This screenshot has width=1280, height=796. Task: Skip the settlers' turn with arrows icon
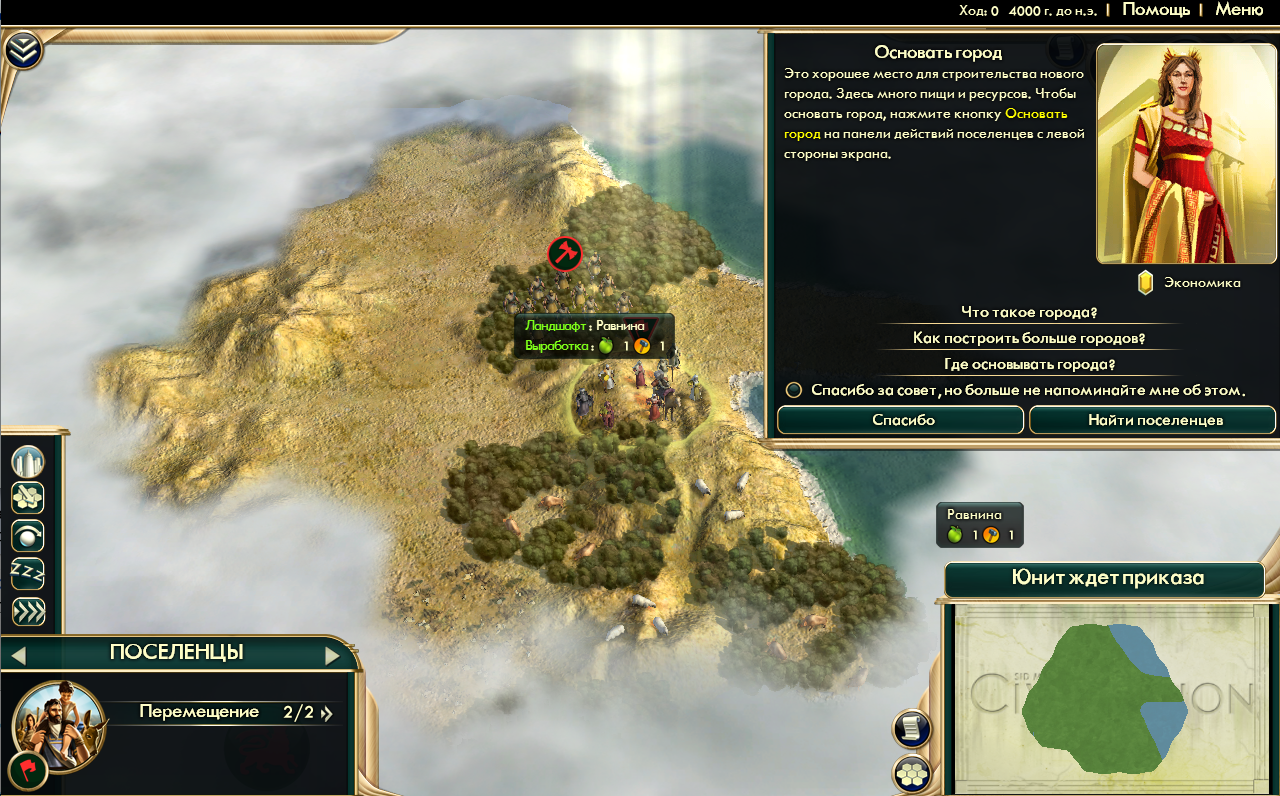(x=28, y=611)
